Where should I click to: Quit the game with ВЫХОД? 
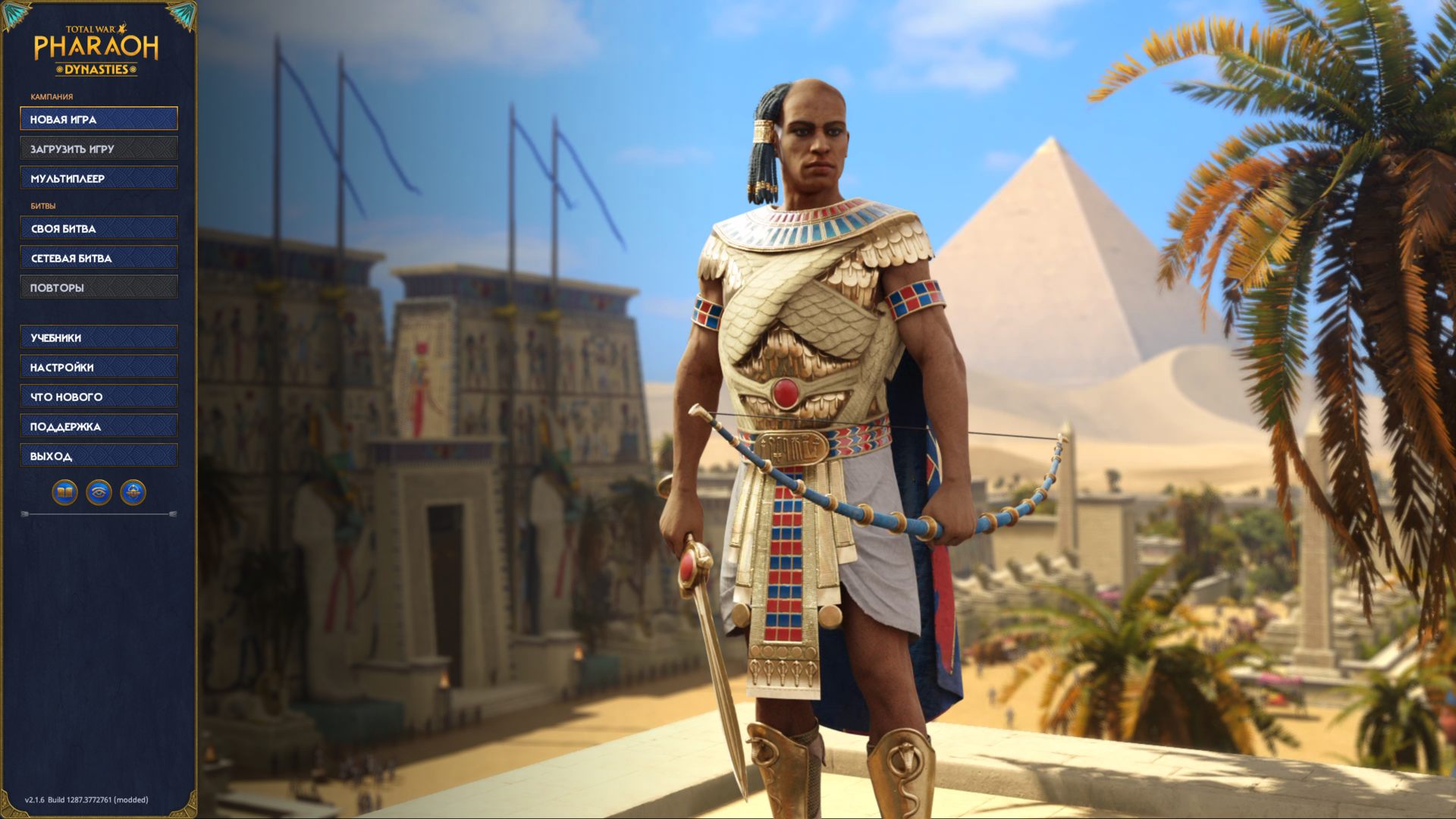point(98,455)
